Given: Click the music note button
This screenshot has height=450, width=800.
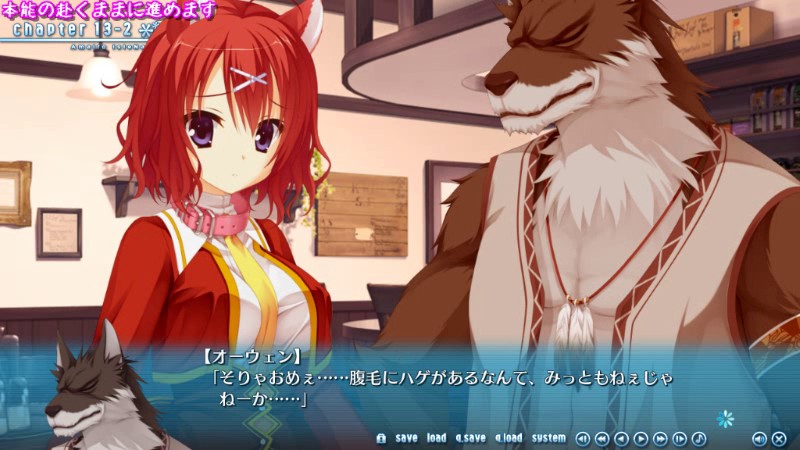Looking at the screenshot, I should [699, 438].
